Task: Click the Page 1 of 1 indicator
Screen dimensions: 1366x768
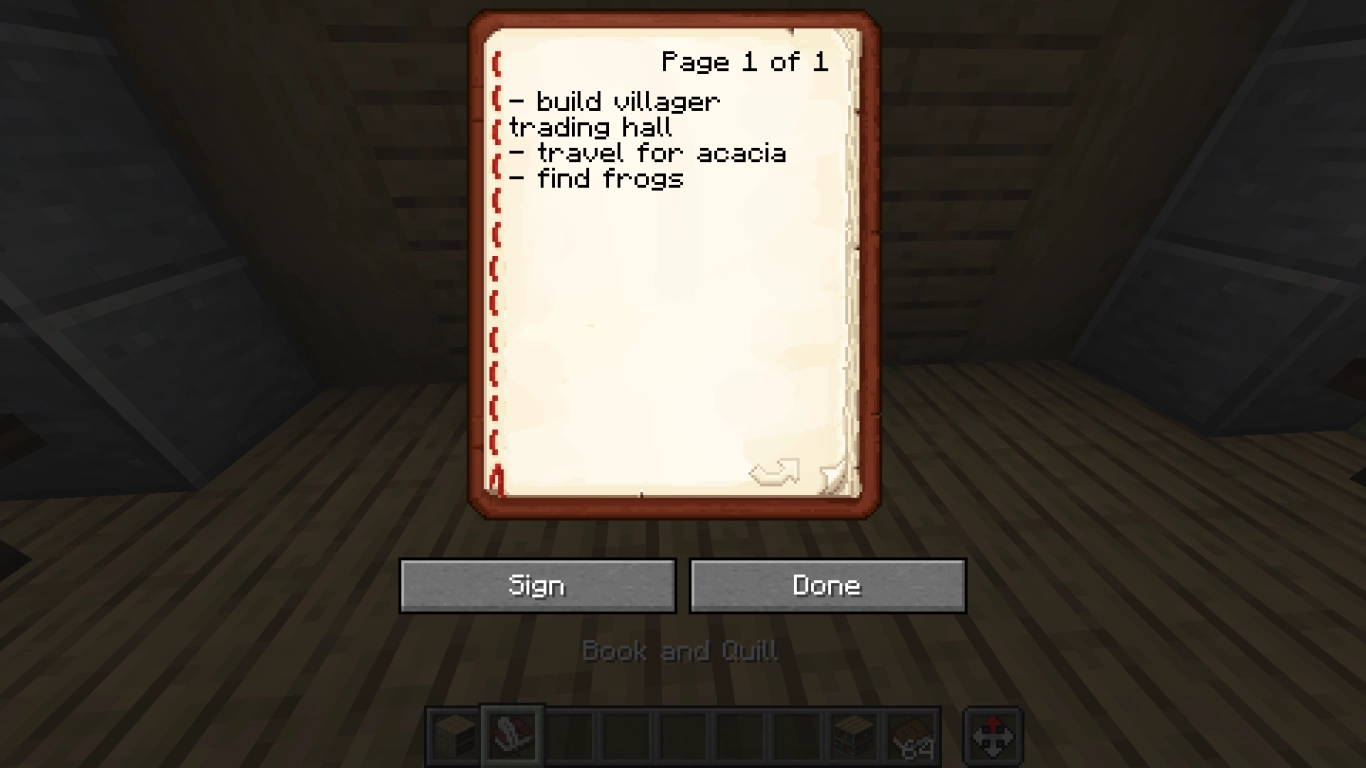Action: point(744,62)
